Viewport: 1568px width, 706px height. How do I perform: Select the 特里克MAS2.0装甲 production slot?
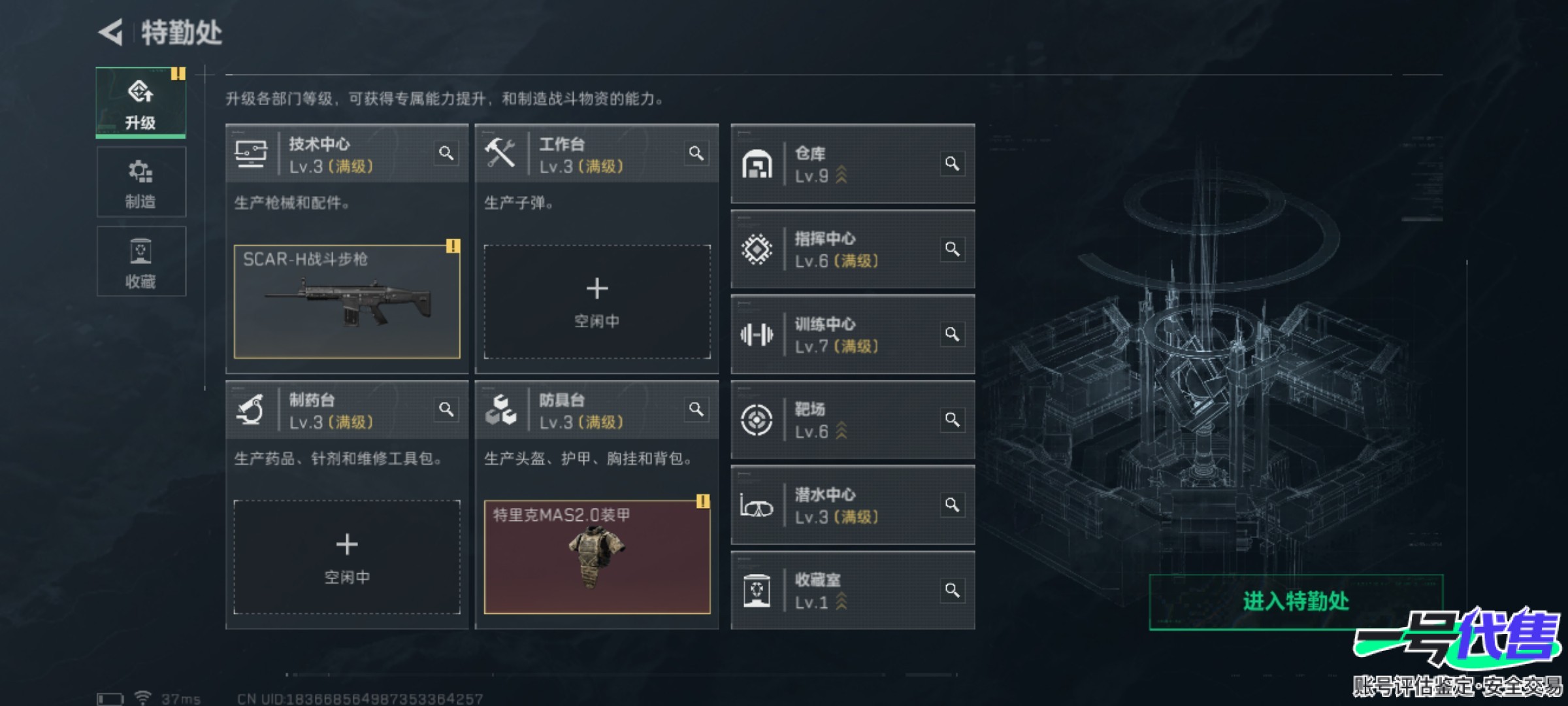coord(596,558)
